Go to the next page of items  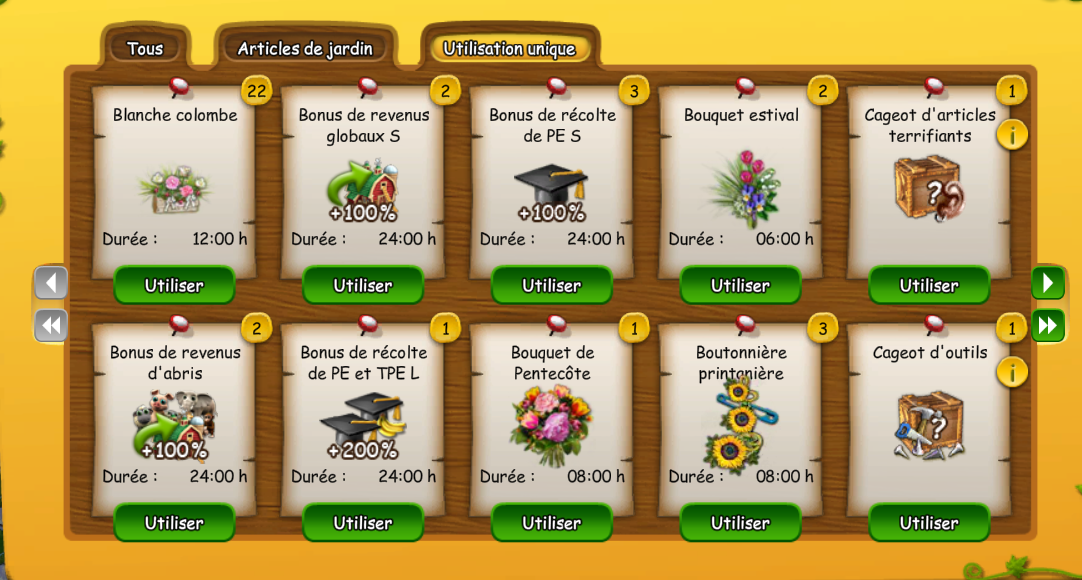(x=1048, y=283)
